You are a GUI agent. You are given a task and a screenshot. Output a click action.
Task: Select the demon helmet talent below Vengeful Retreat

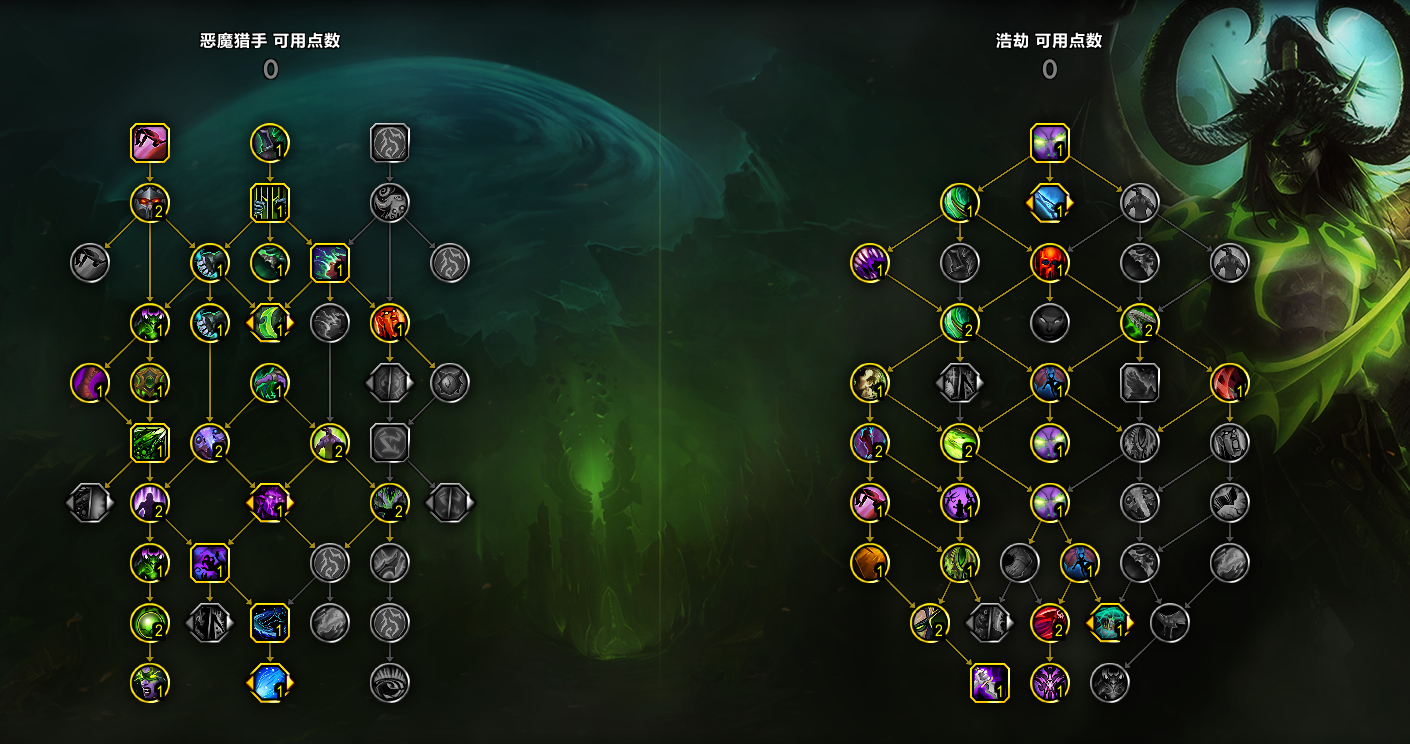pos(148,203)
